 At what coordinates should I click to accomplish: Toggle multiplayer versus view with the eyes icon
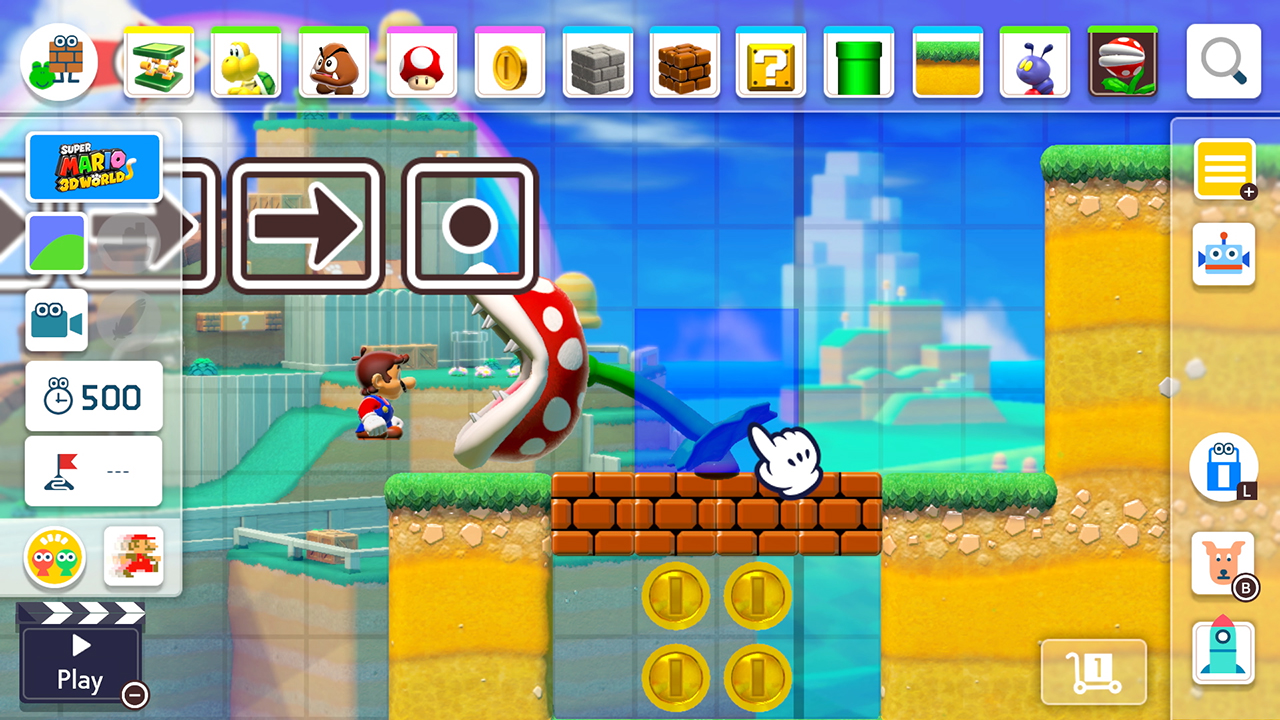(x=57, y=558)
